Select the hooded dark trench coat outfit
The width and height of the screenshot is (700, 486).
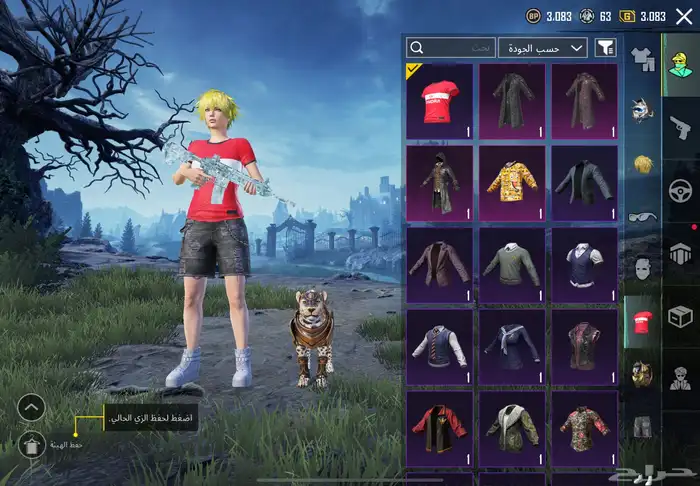(440, 183)
